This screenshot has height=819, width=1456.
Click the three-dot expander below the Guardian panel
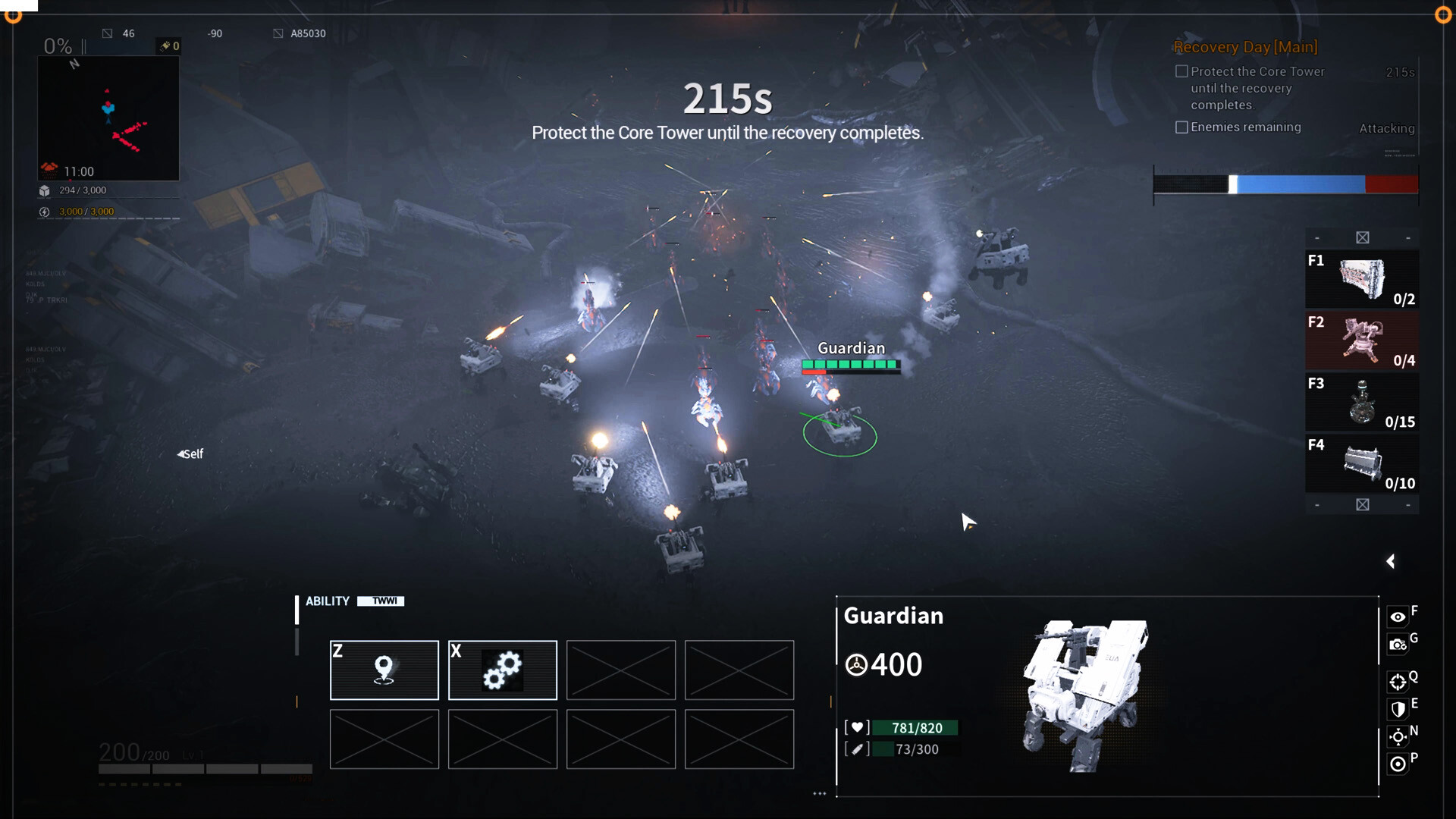click(x=820, y=793)
